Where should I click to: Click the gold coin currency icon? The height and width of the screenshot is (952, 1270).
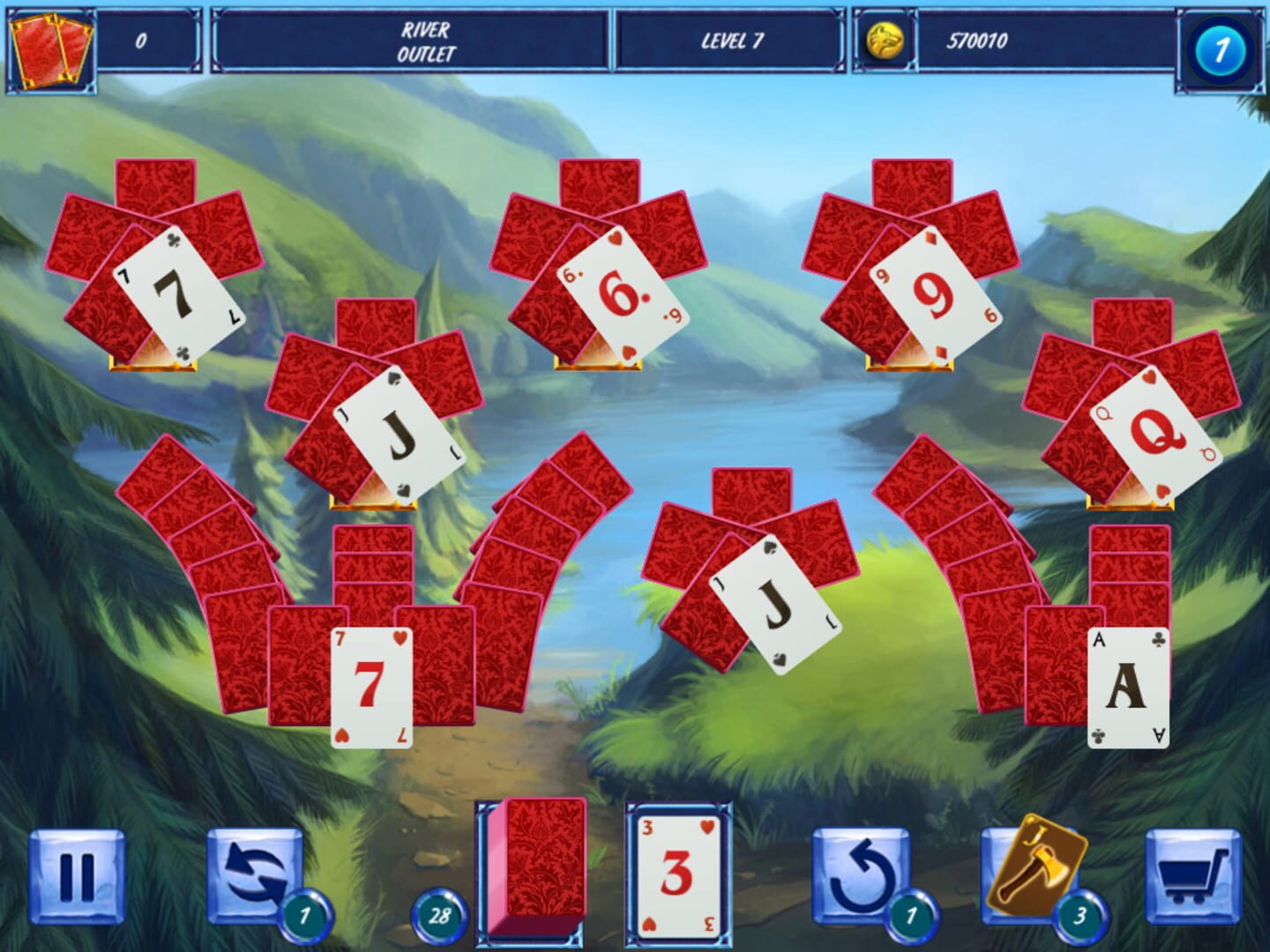[x=885, y=41]
